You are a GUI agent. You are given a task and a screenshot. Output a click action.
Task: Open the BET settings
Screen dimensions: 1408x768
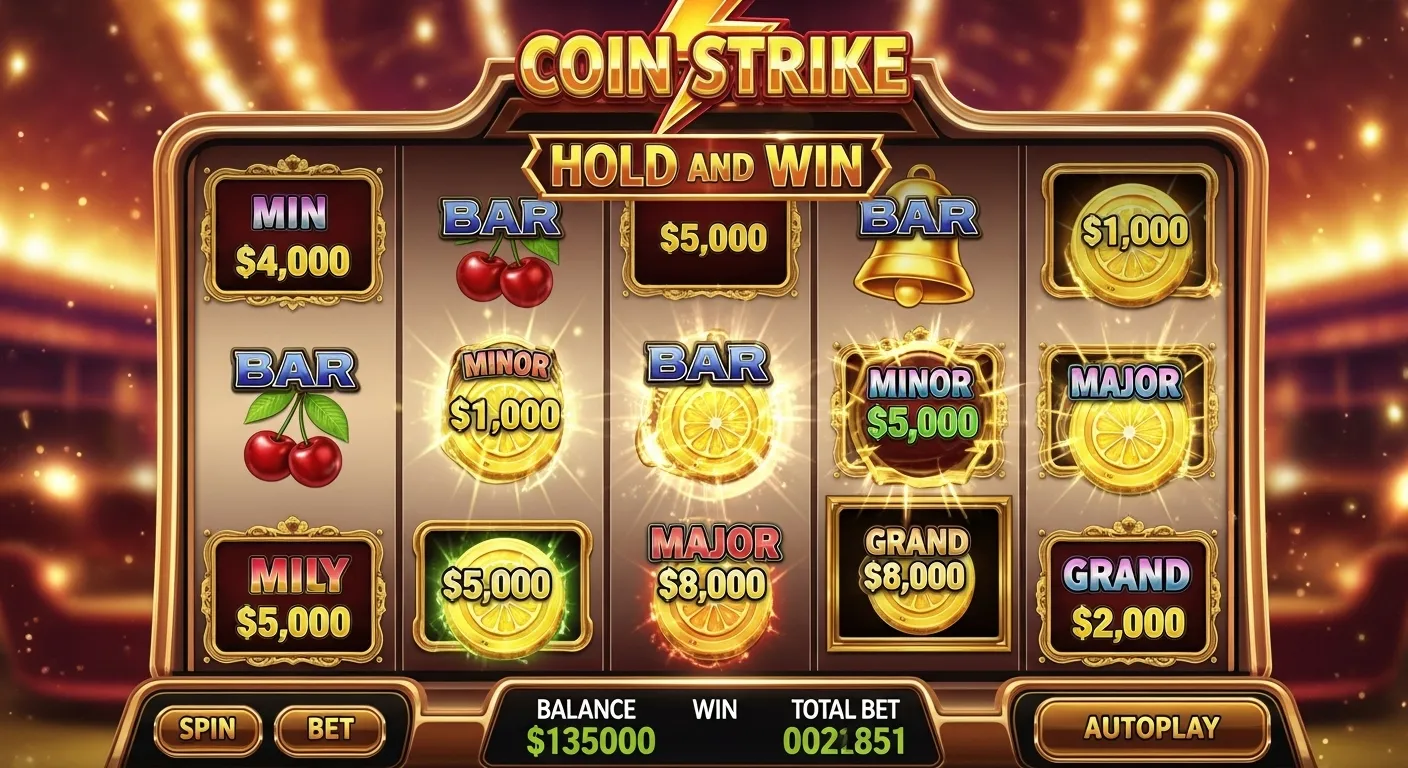point(330,729)
